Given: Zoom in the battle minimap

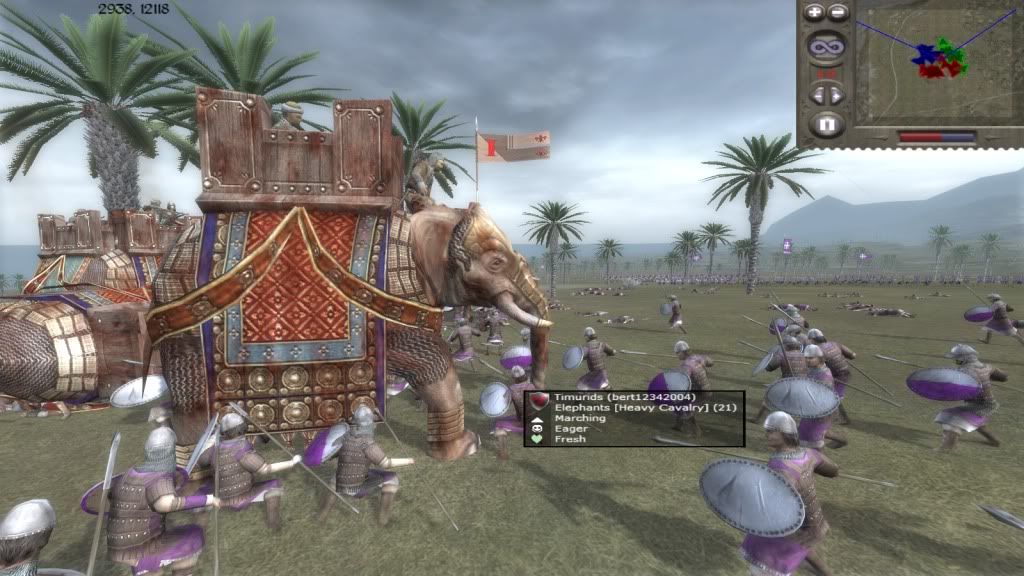Looking at the screenshot, I should 814,13.
